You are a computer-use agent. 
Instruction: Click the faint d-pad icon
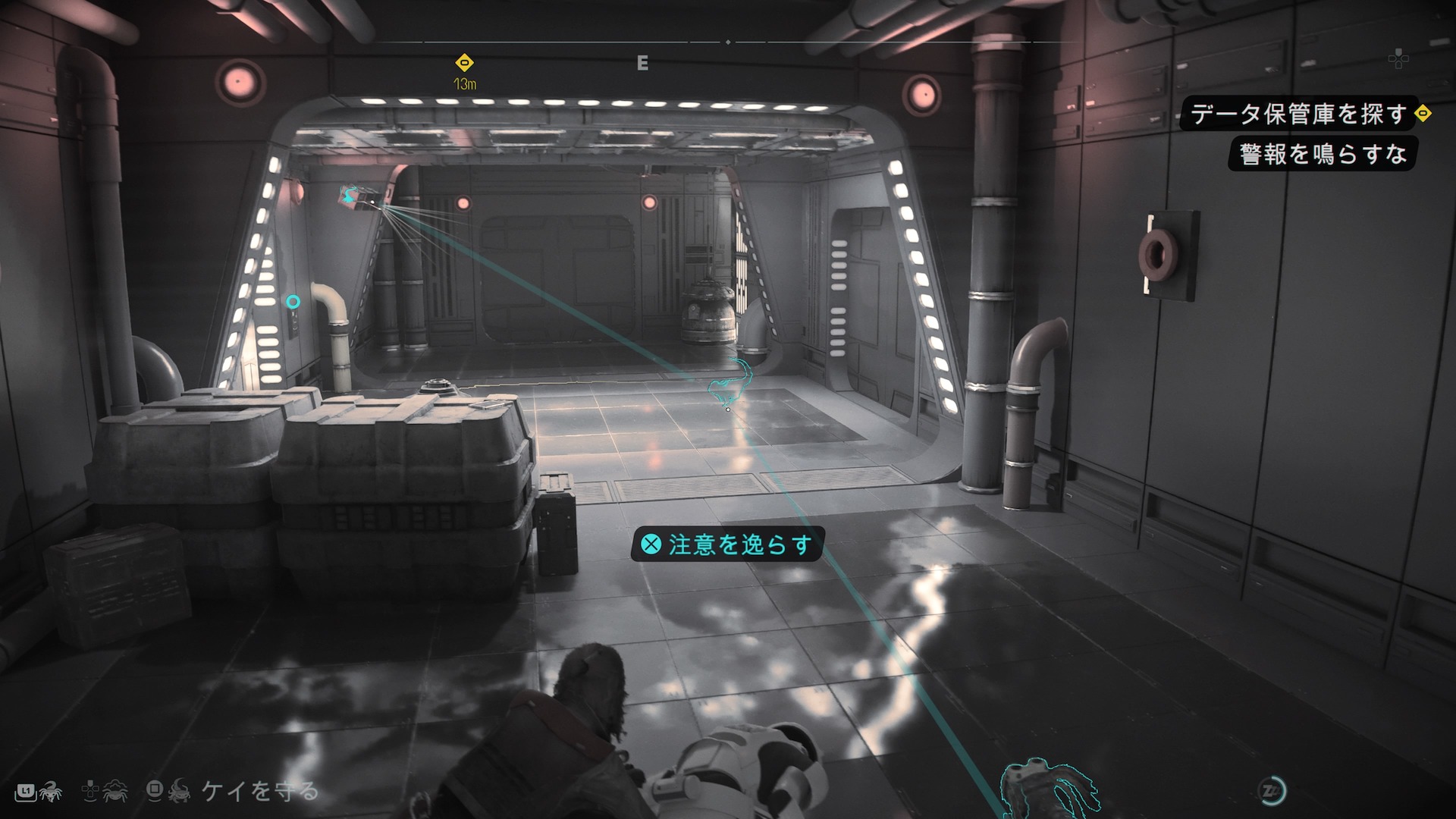(x=1398, y=58)
